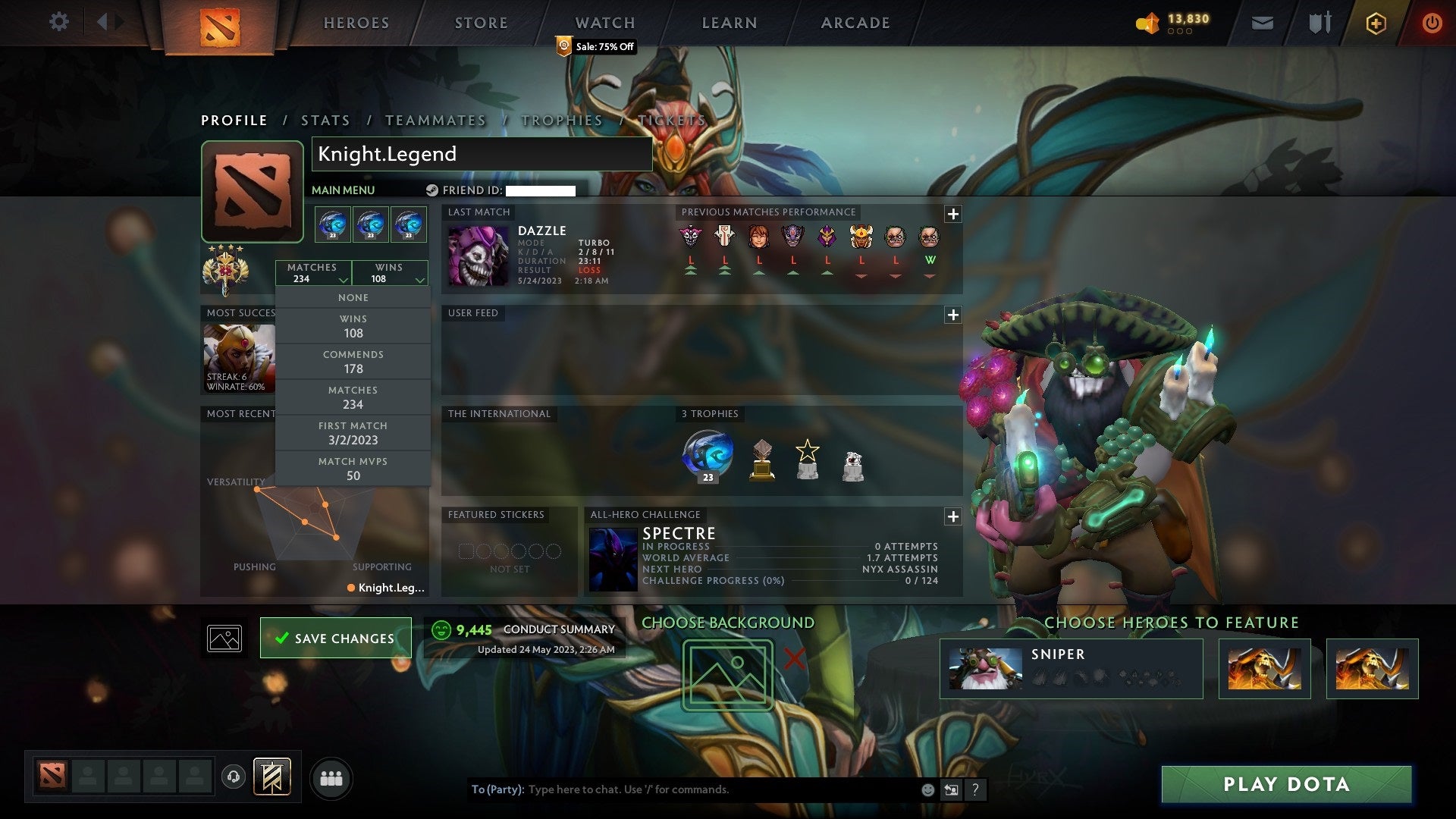The height and width of the screenshot is (819, 1456).
Task: Open the friends list people icon
Action: point(331,777)
